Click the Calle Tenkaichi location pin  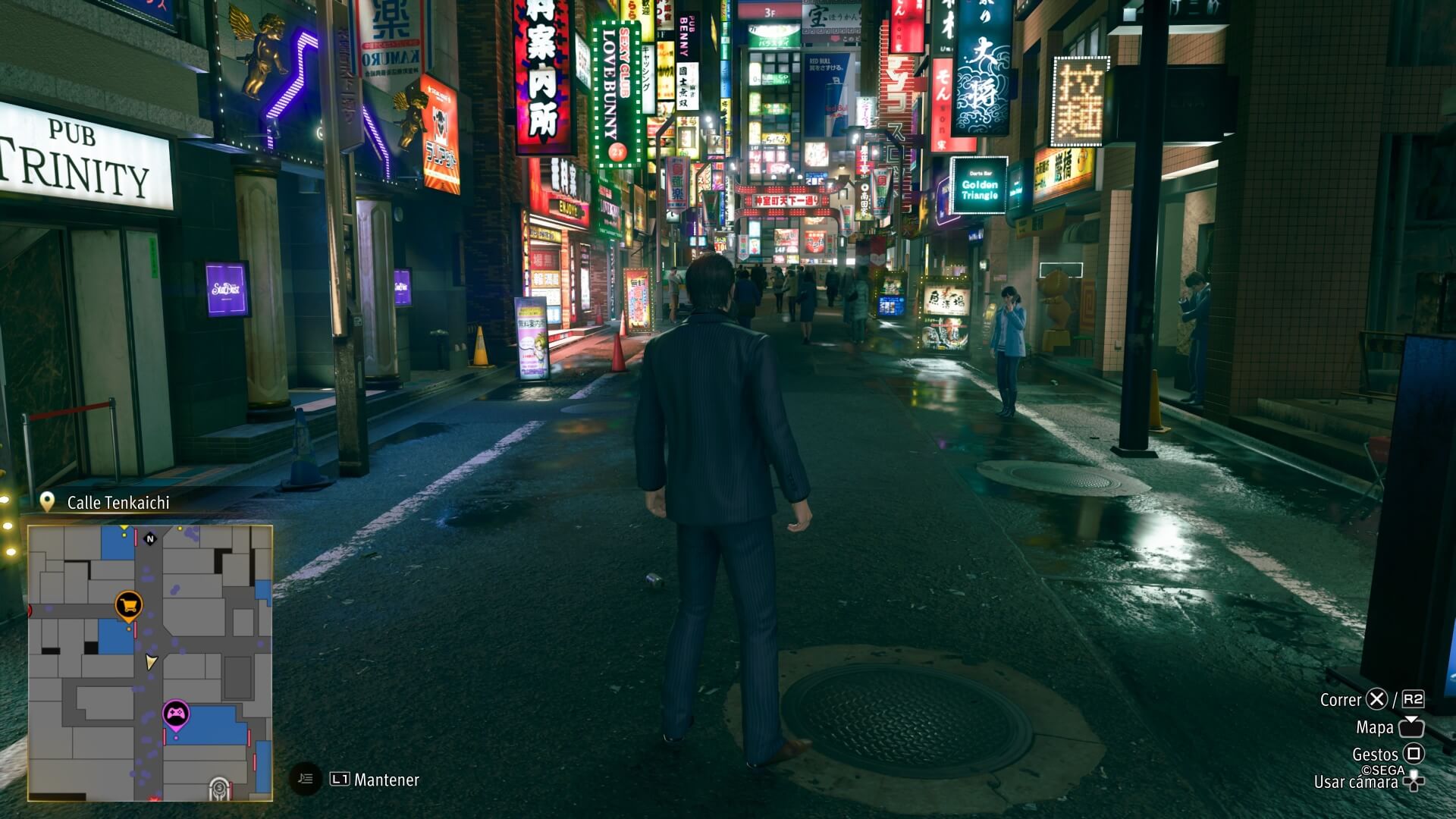(x=47, y=502)
